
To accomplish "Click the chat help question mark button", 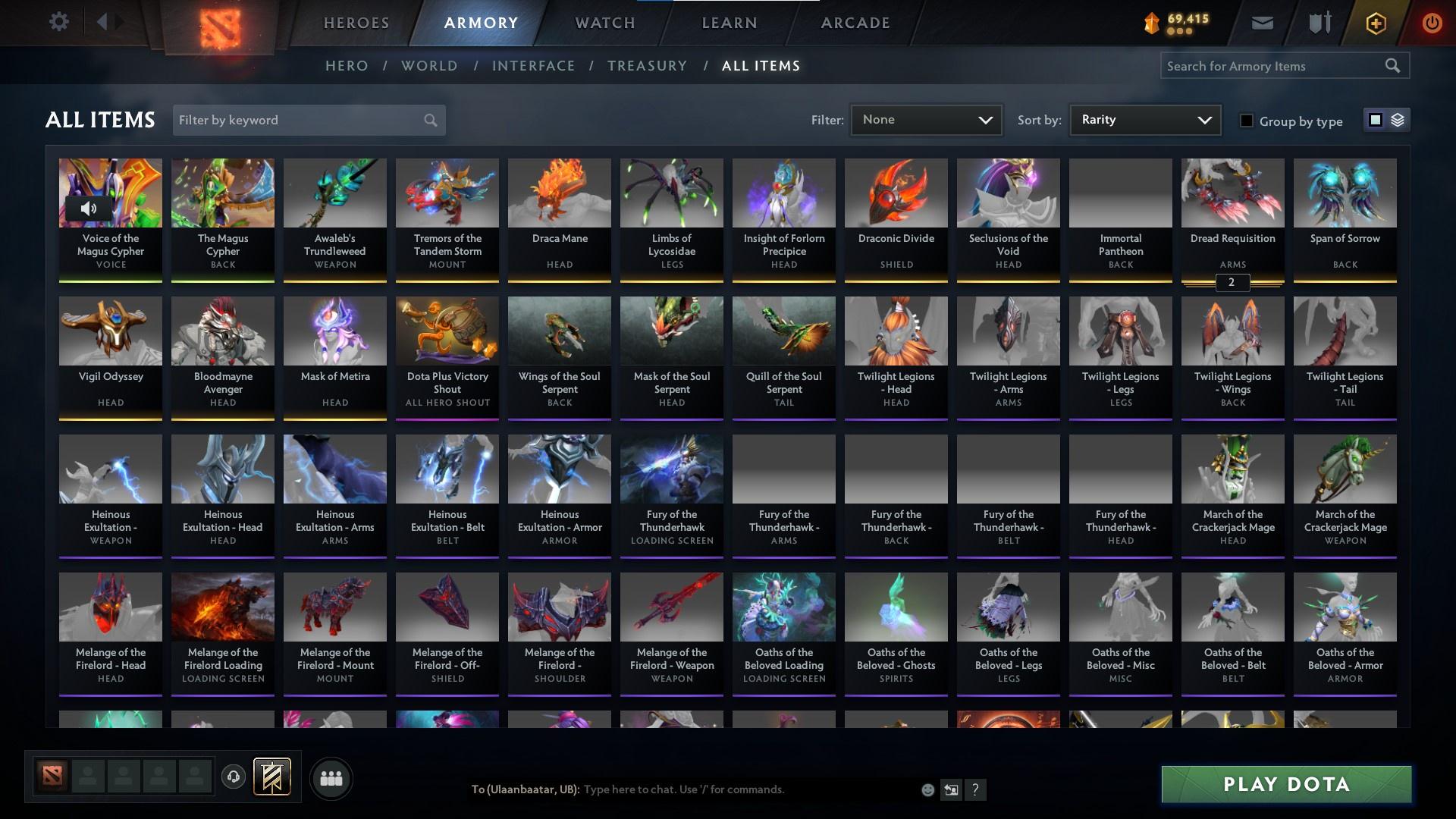I will tap(975, 789).
